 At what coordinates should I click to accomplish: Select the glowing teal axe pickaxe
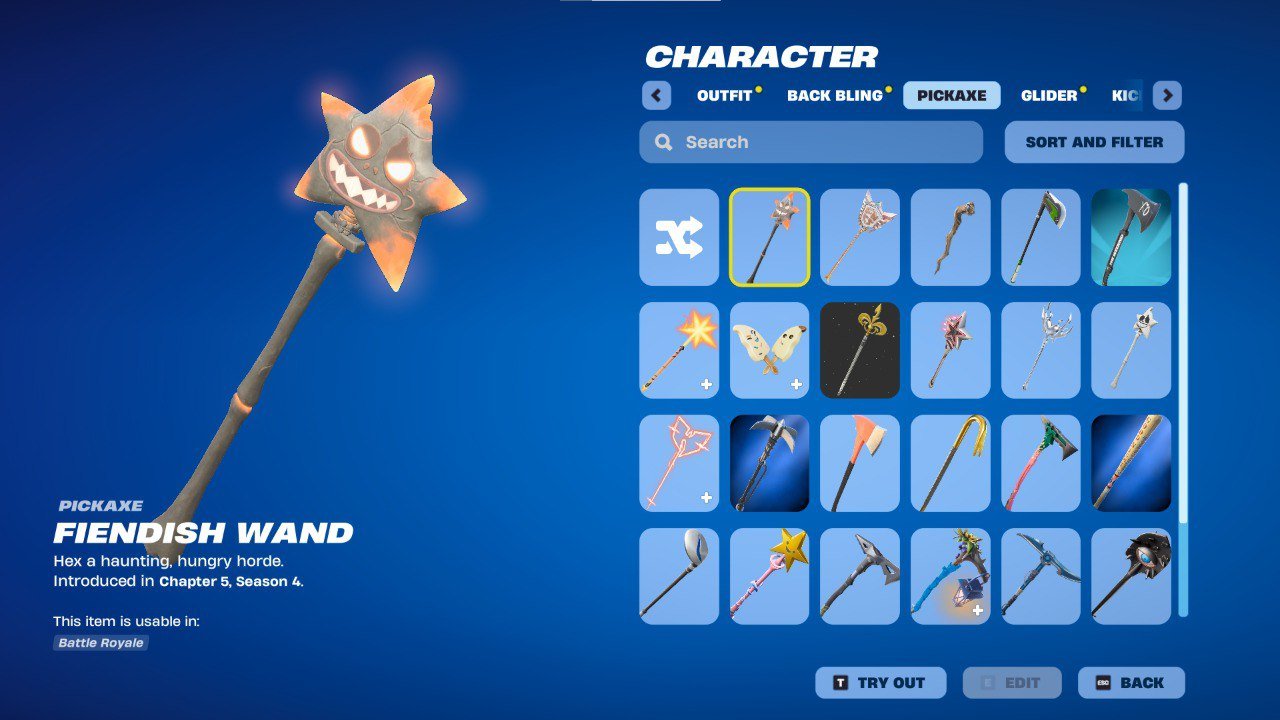1128,238
